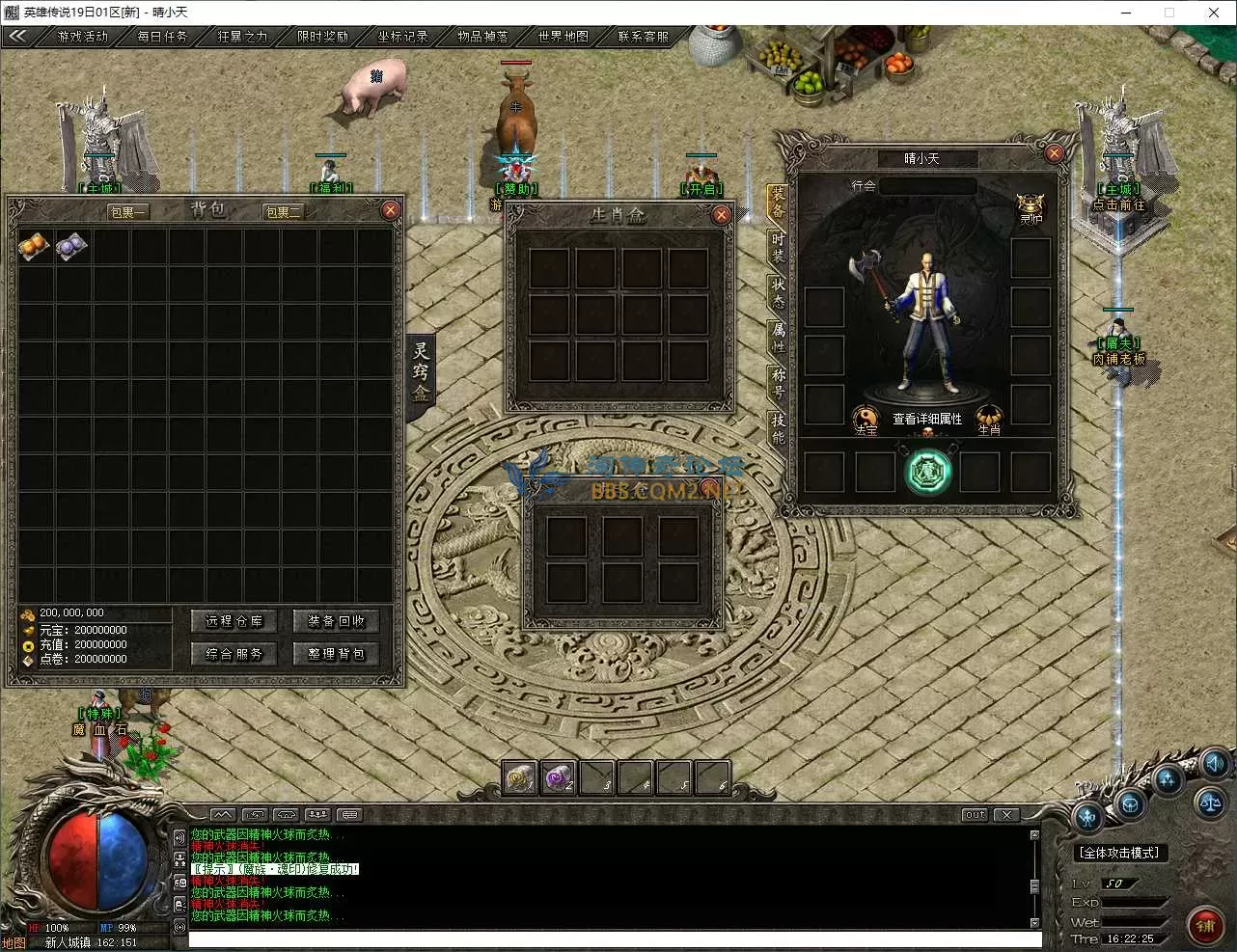Click the 装备回收 equipment recycle button

(336, 621)
